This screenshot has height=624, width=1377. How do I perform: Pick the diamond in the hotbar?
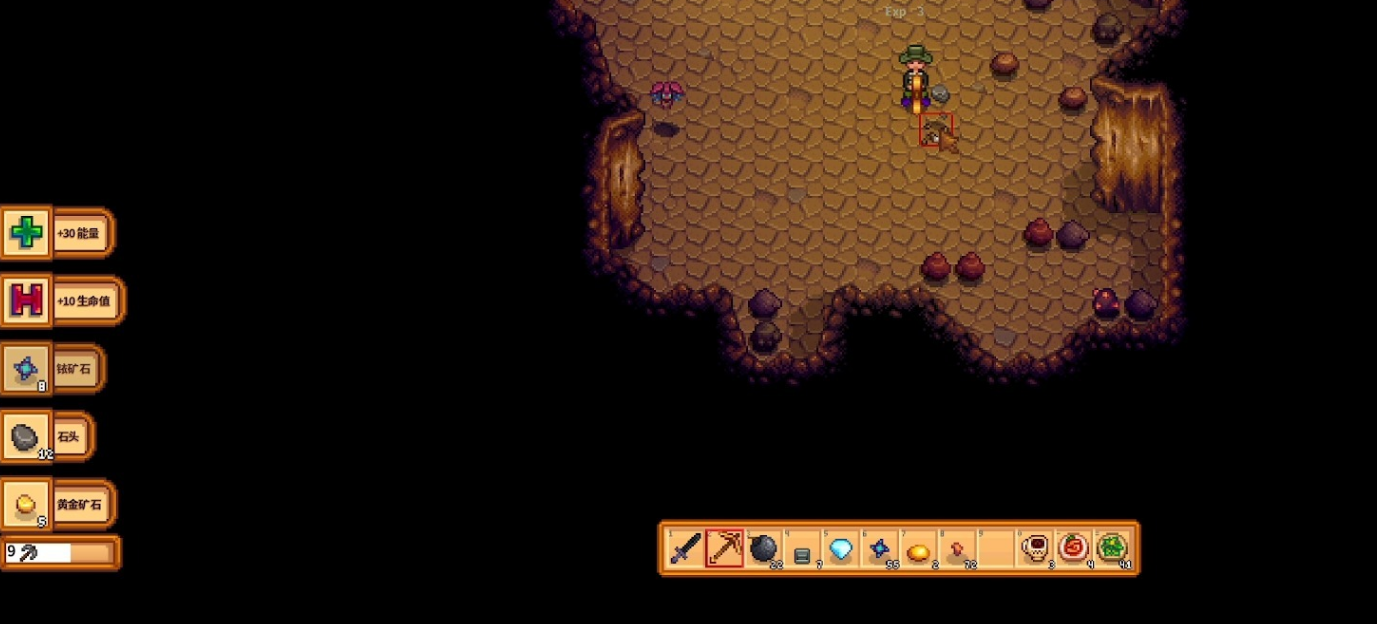click(x=841, y=548)
